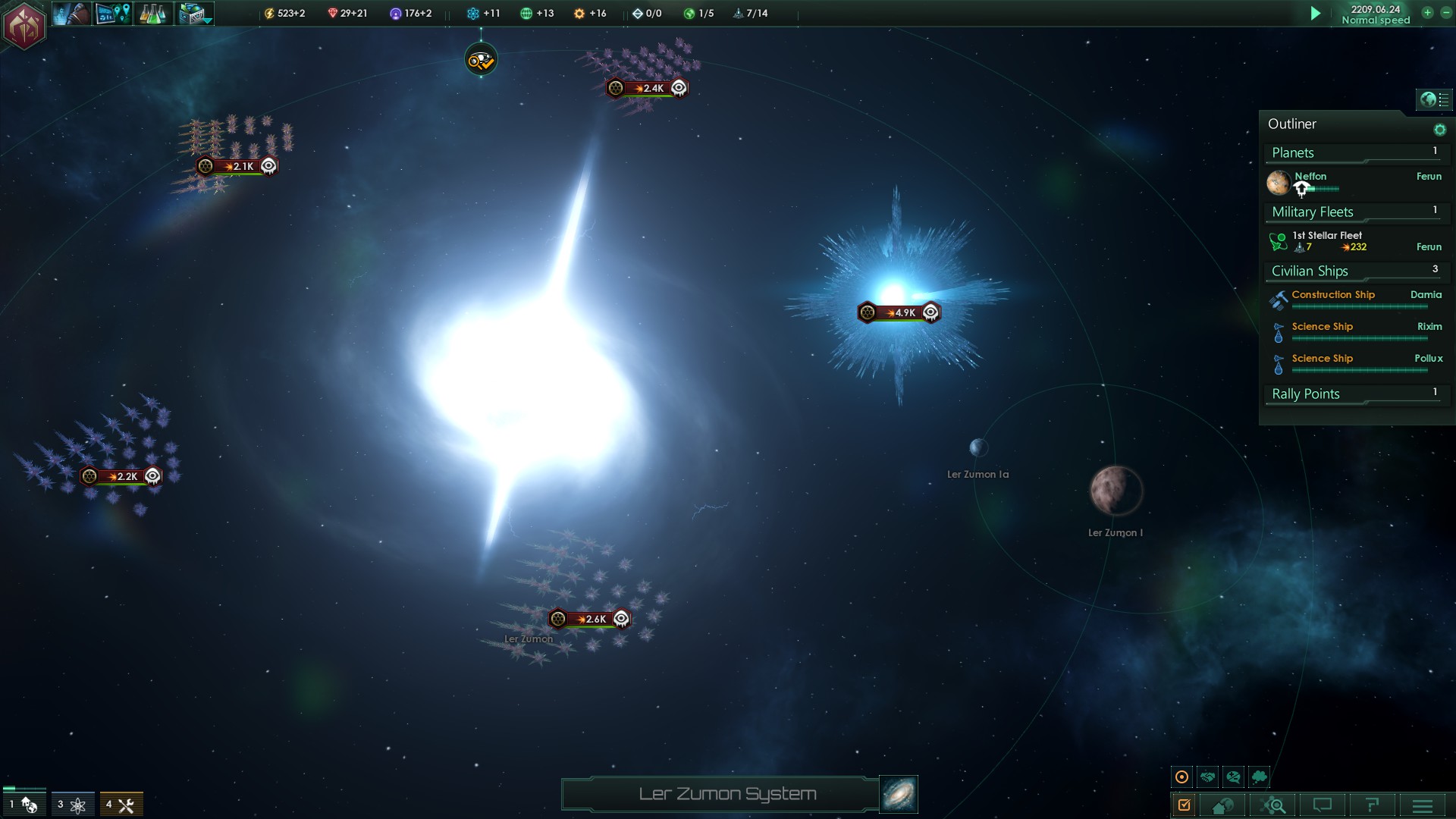Toggle the diplomatic handshake map mode
1456x819 pixels.
point(1208,777)
